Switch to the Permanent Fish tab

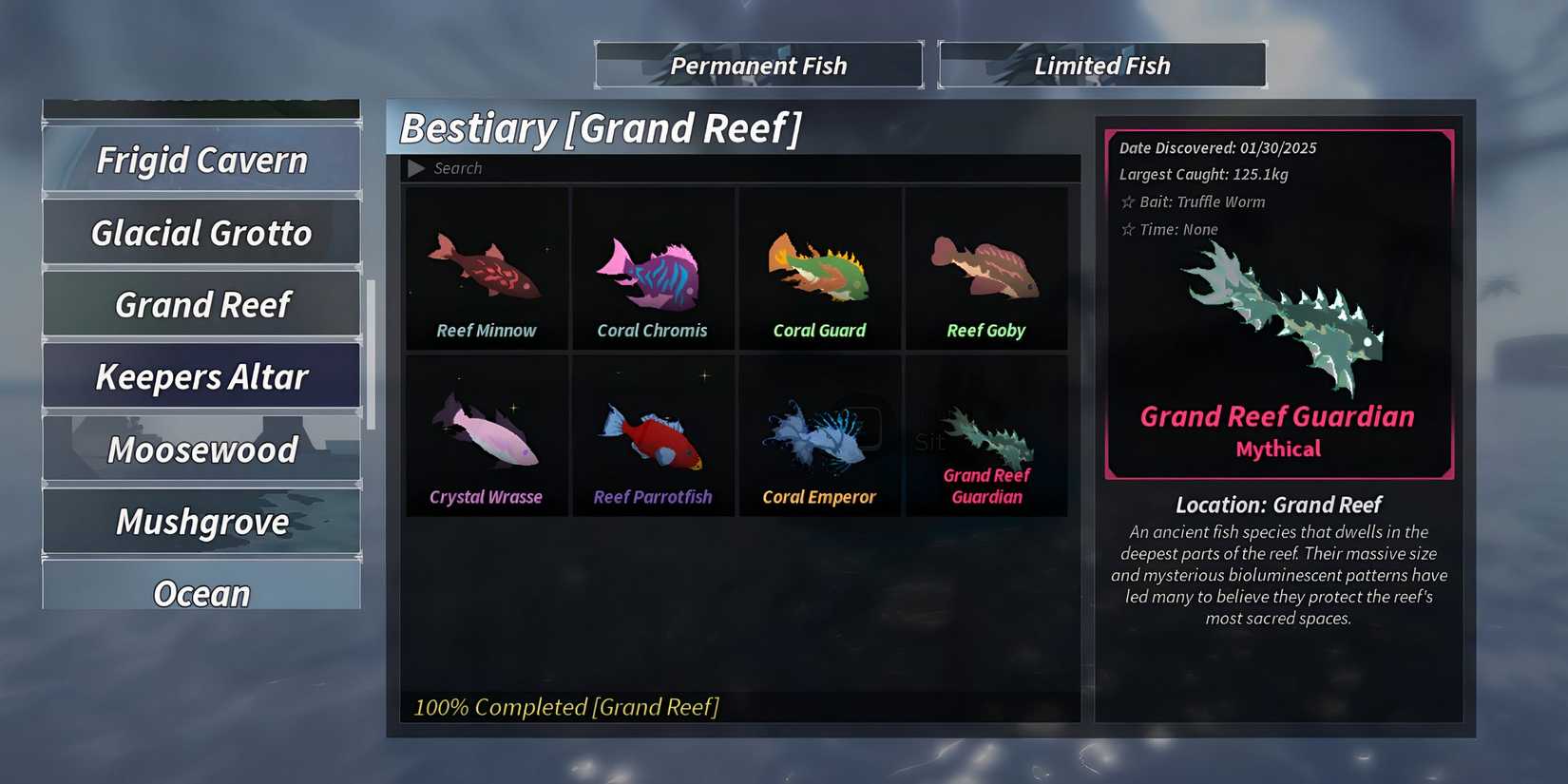[758, 65]
